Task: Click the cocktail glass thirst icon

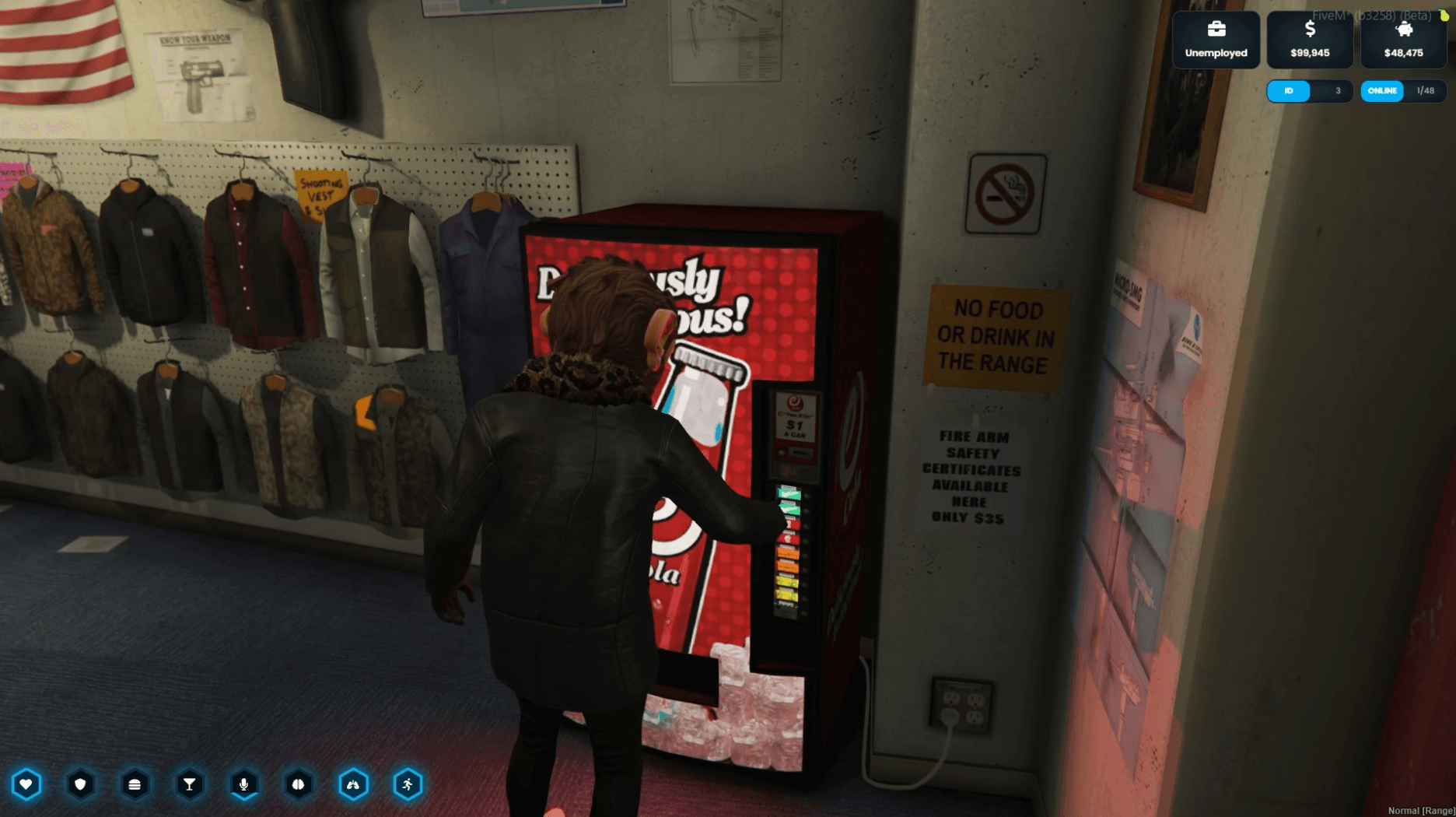Action: pos(190,784)
